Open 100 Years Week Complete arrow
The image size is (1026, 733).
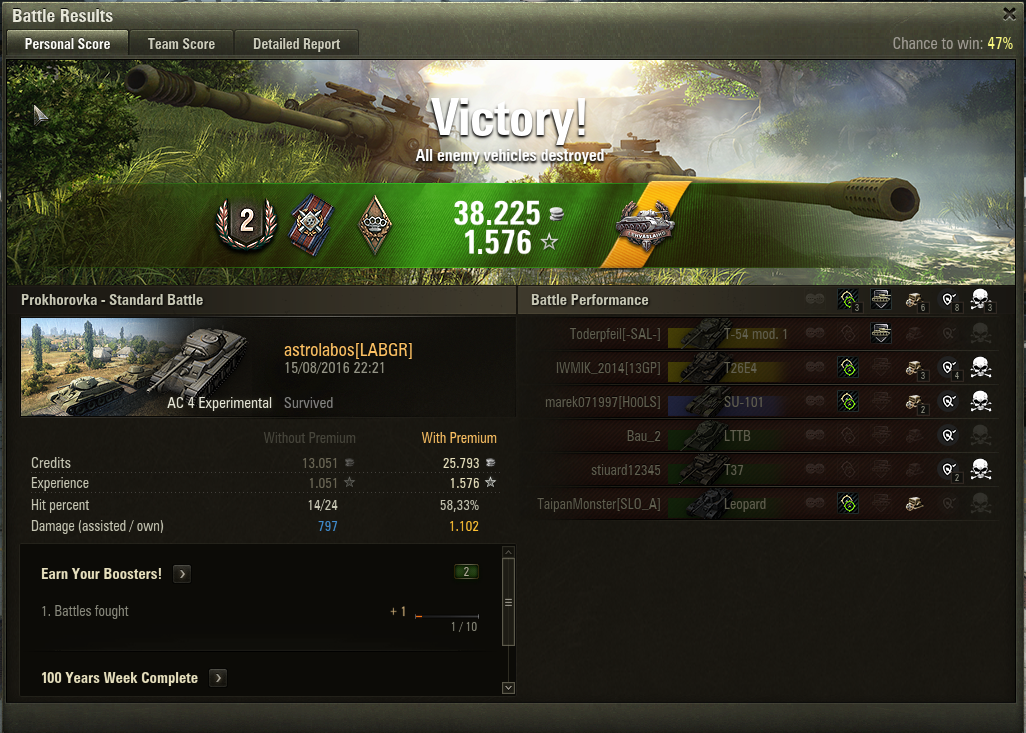[218, 678]
